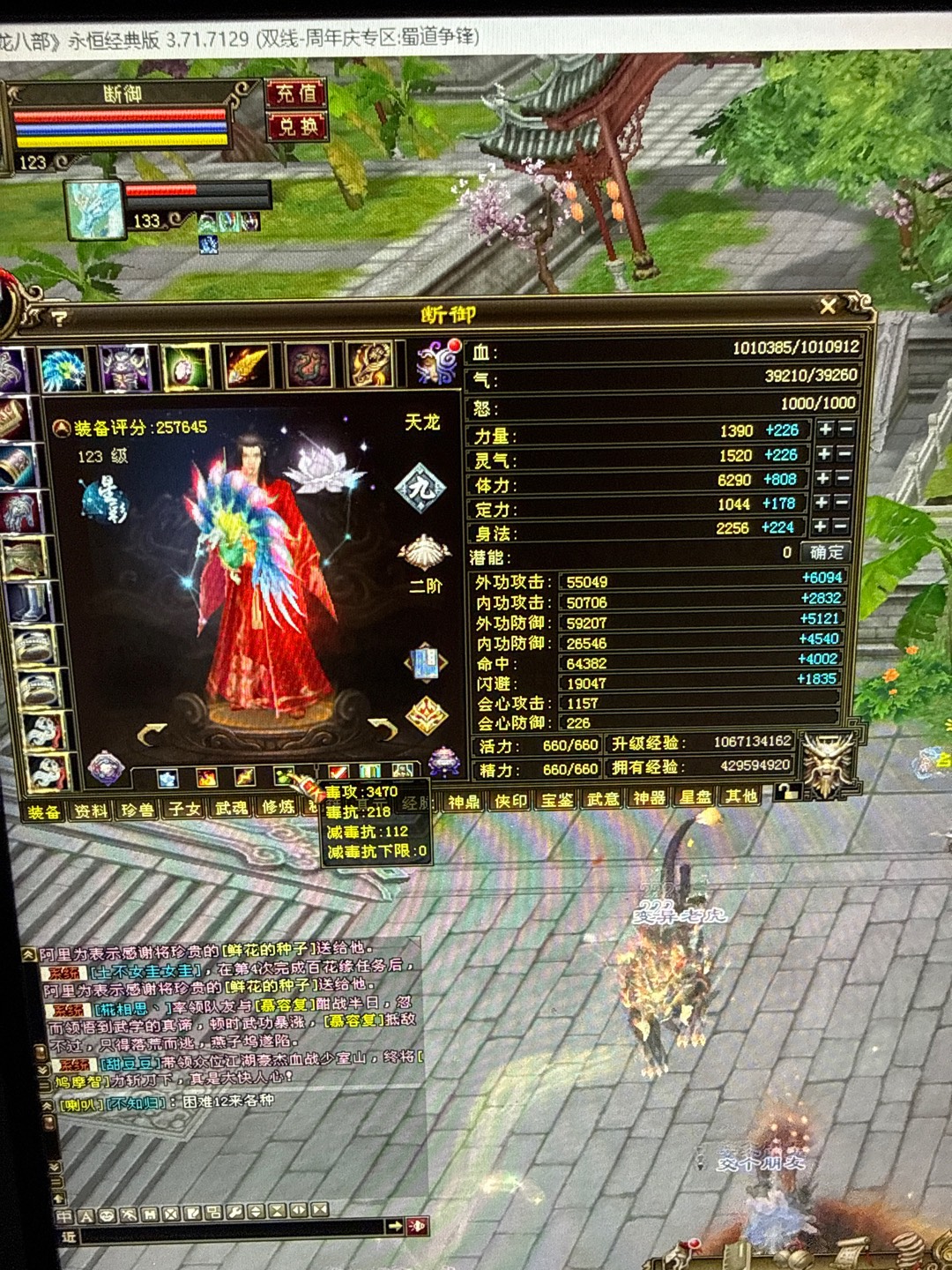Click the boots equipment slot
This screenshot has width=952, height=1270.
[x=26, y=603]
